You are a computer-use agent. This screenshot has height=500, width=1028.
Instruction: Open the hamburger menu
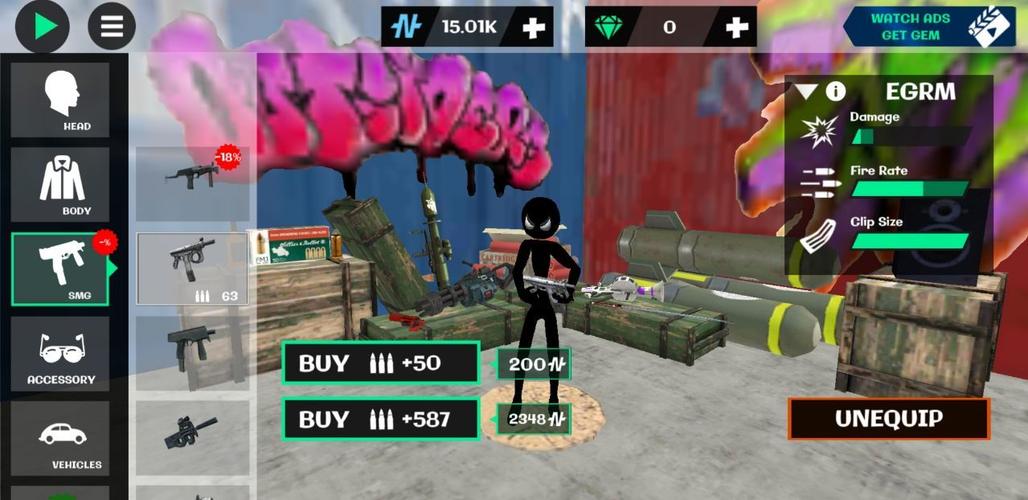point(111,27)
